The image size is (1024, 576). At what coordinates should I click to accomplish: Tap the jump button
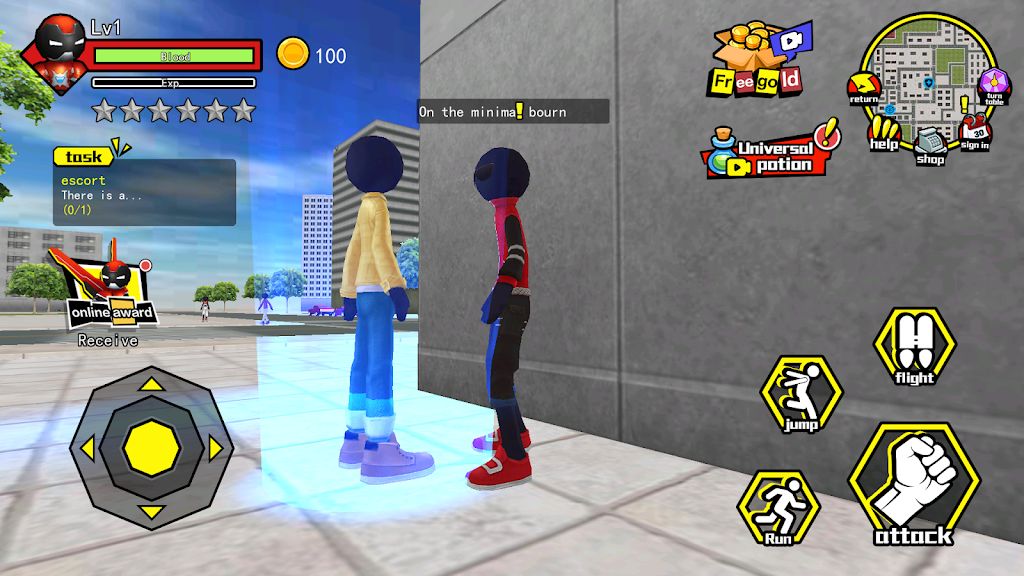pos(802,395)
